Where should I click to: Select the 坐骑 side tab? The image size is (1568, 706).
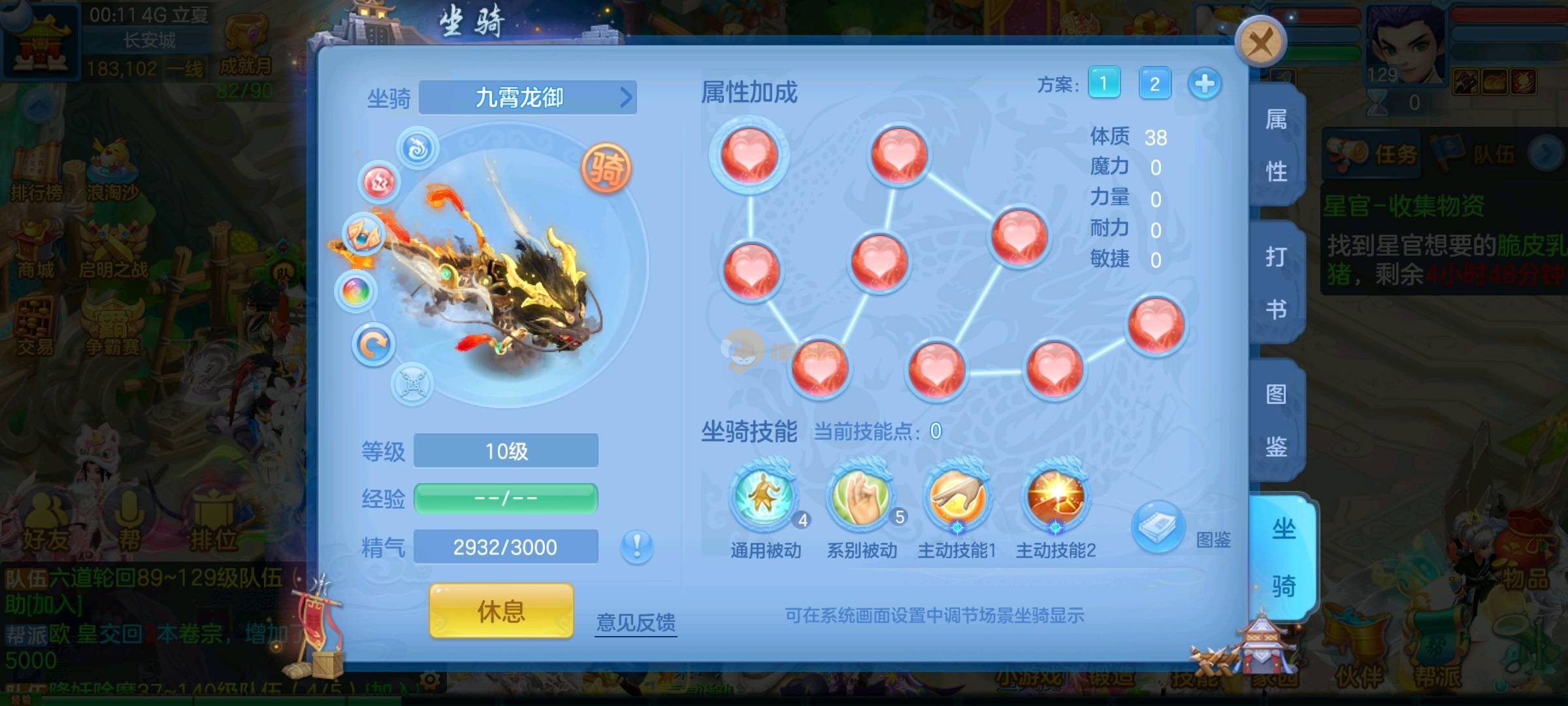coord(1282,557)
